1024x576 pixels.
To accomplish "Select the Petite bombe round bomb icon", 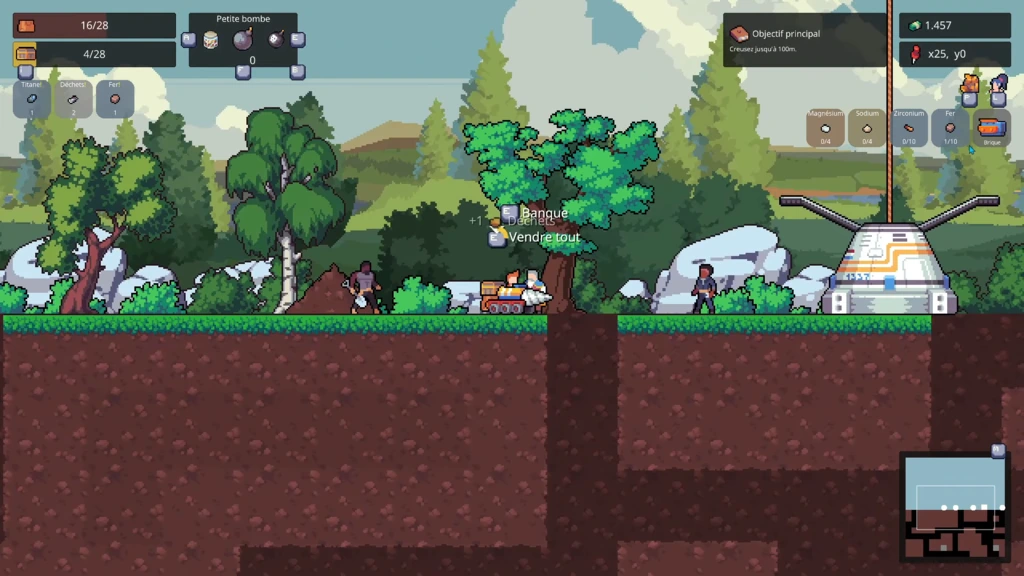I will pyautogui.click(x=243, y=40).
